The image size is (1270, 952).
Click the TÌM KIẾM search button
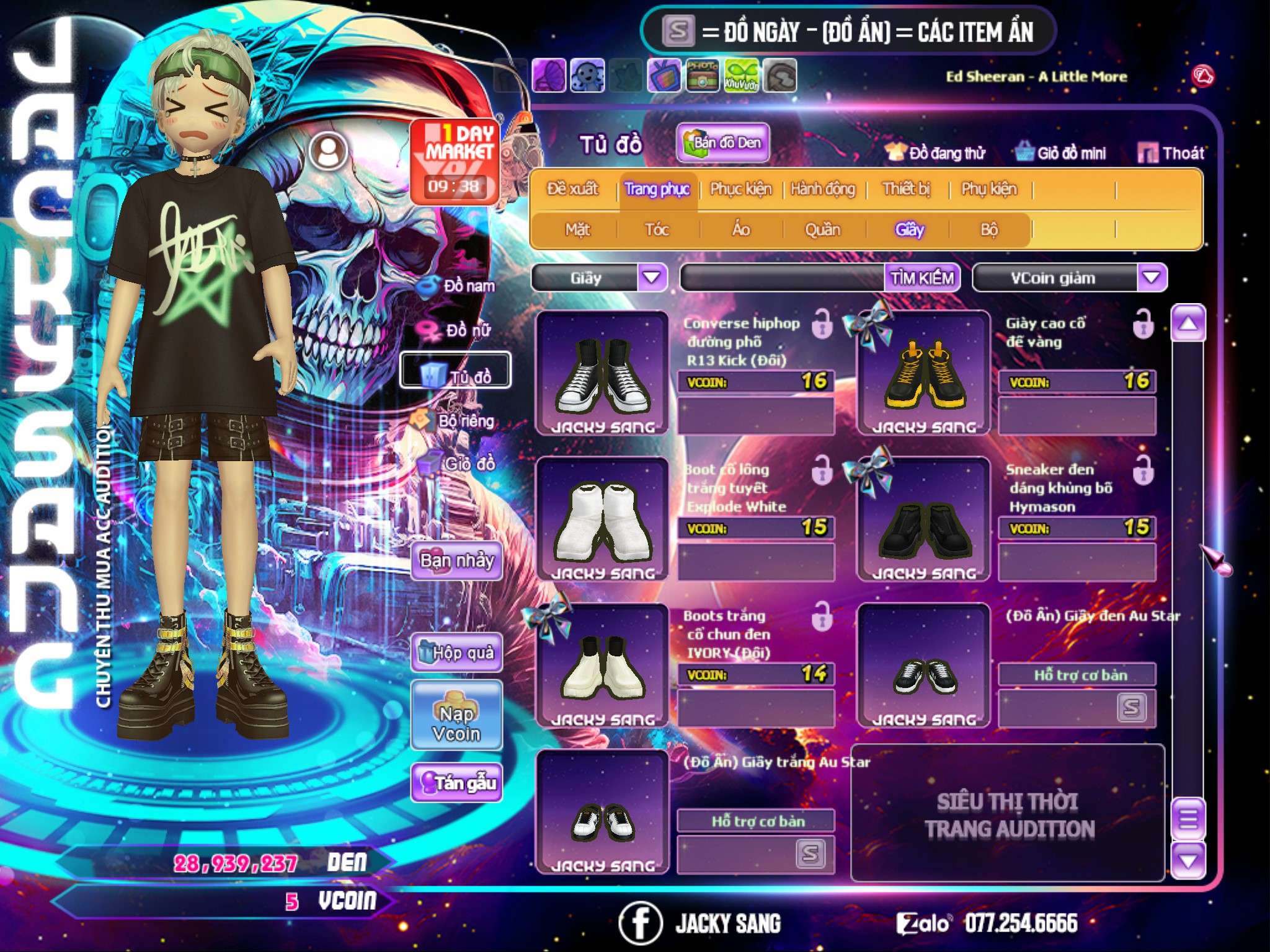pos(922,278)
